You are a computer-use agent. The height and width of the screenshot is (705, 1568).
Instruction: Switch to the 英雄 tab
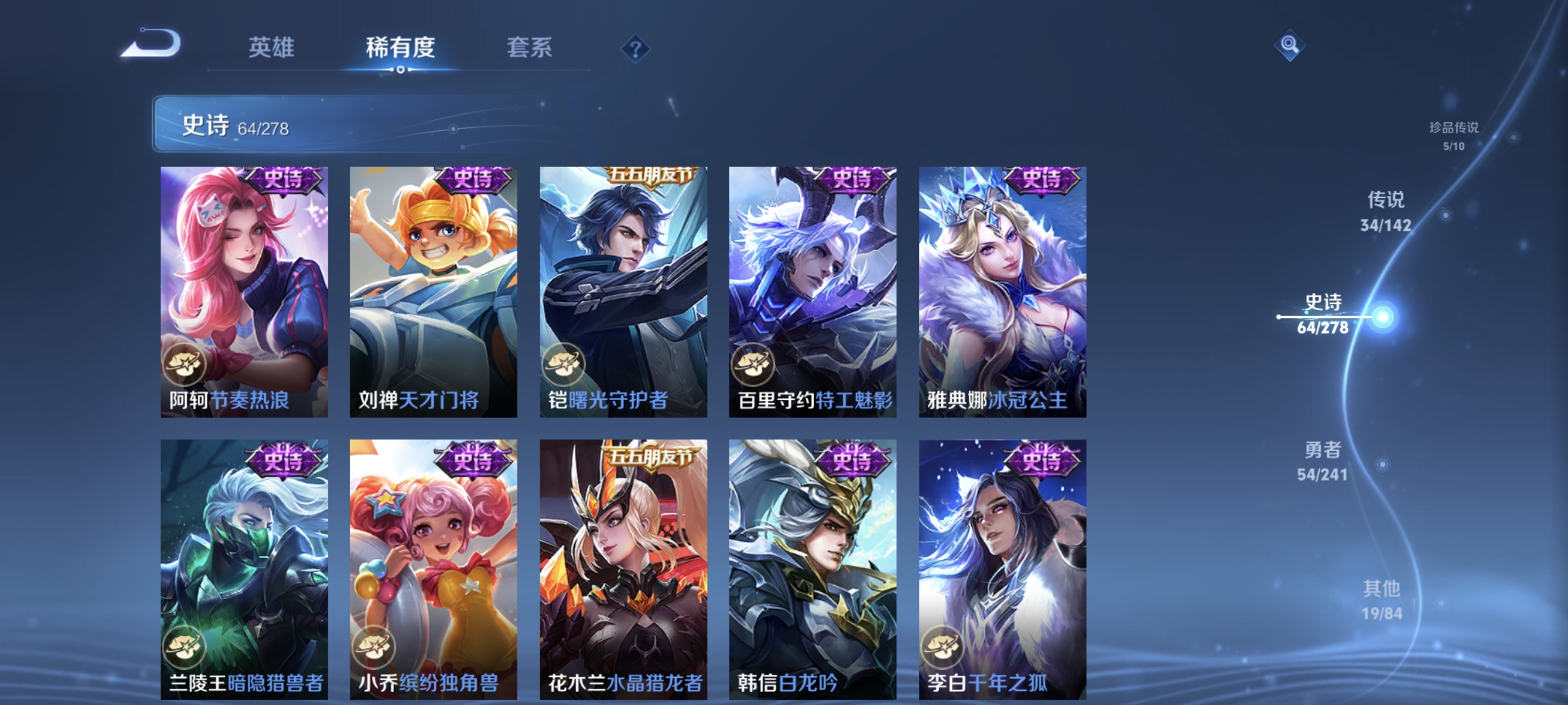click(271, 49)
